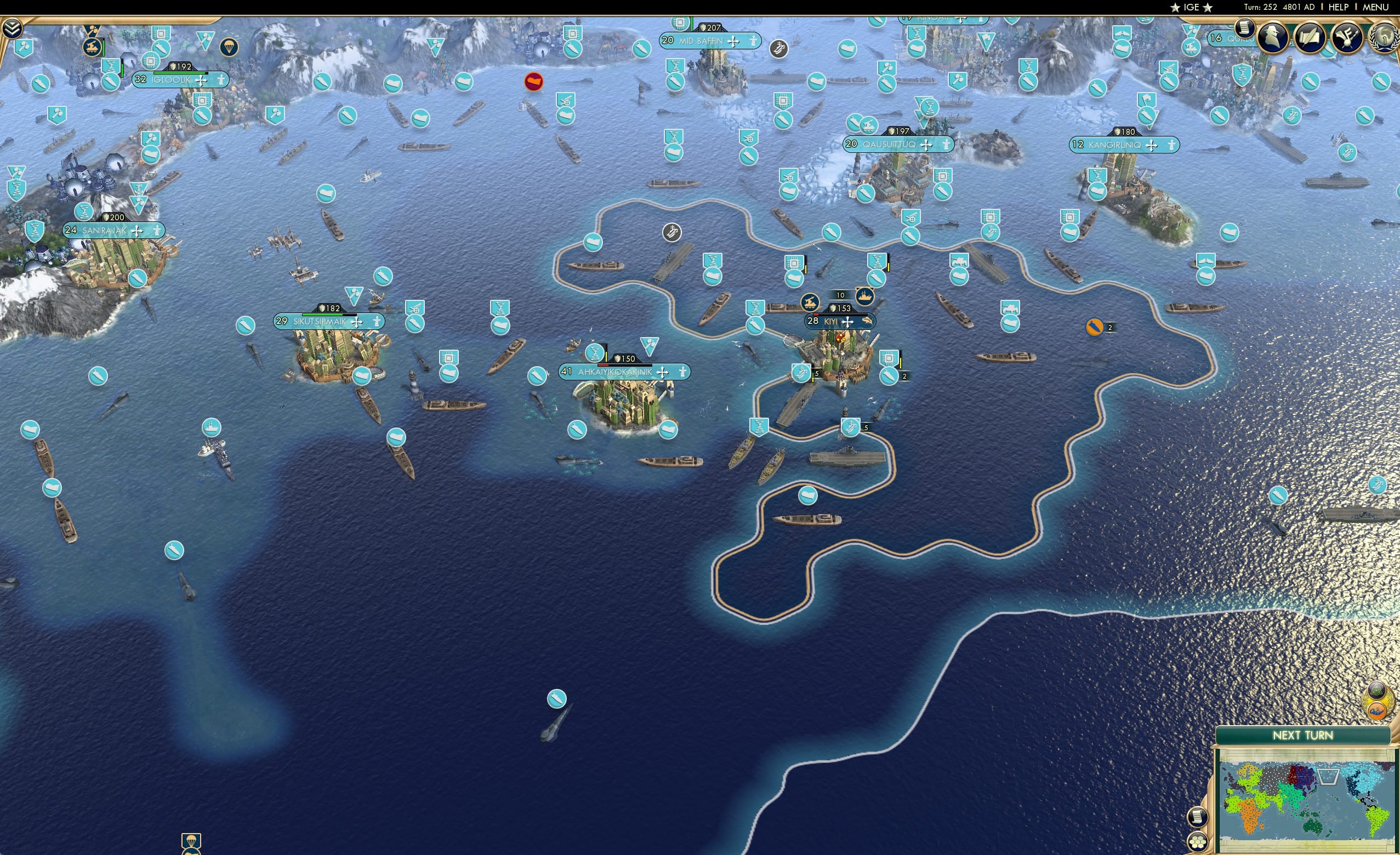Select the aircraft carrier unit flag near Kiyi
The image size is (1400, 855).
pos(803,373)
